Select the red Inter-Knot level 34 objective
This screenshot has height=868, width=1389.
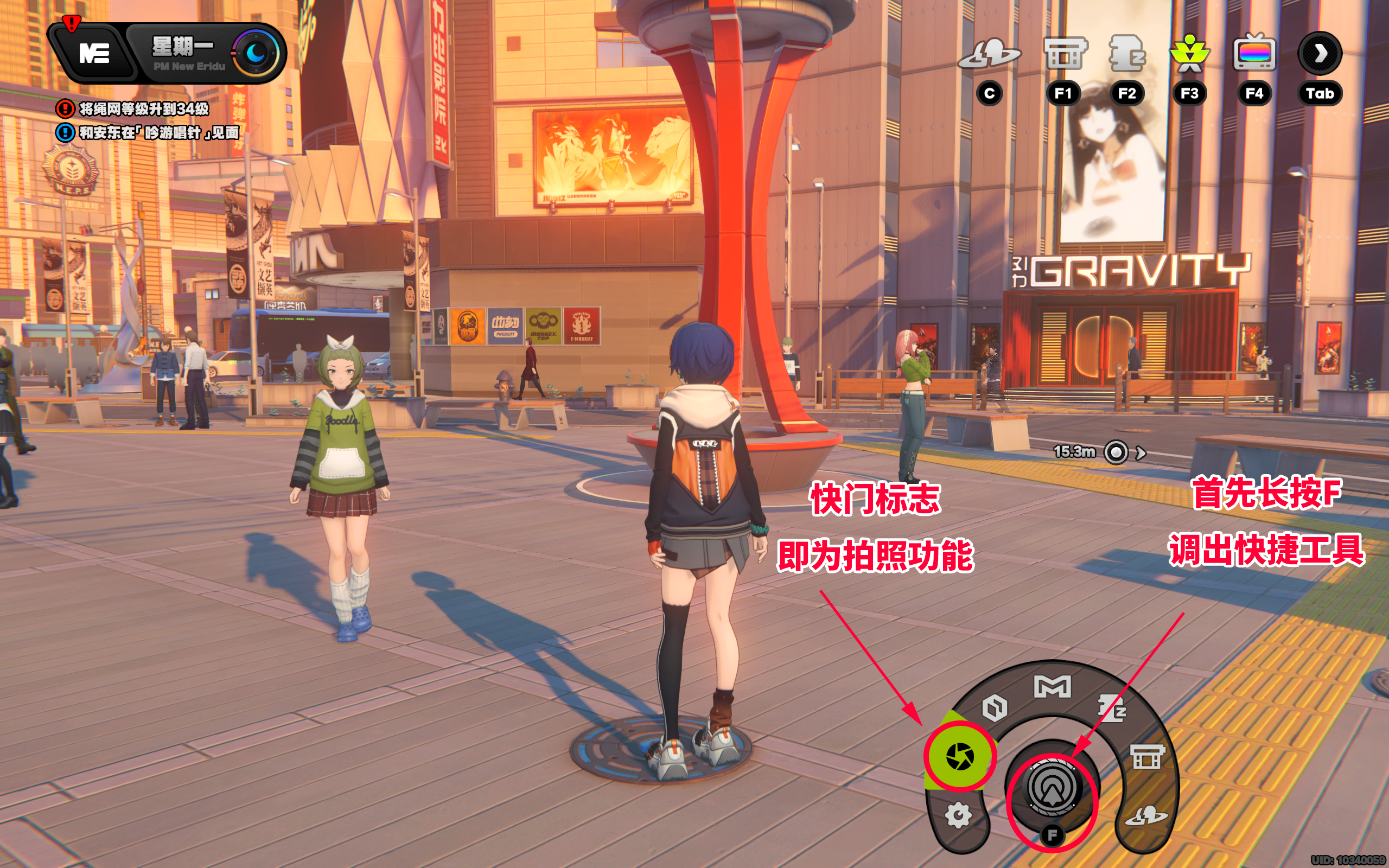pos(143,108)
